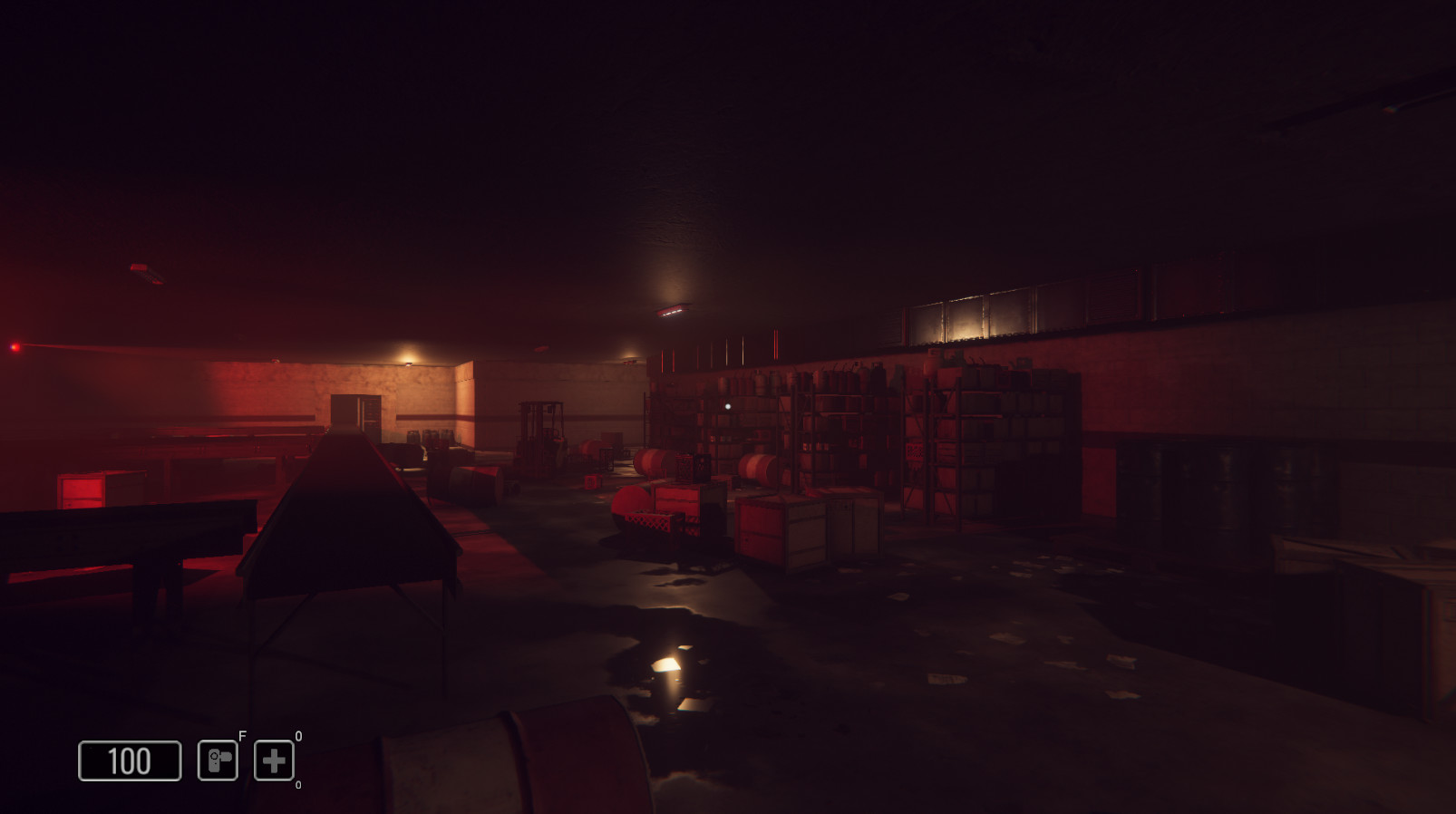This screenshot has width=1456, height=814.
Task: Toggle the flashlight HUD icon
Action: 218,760
